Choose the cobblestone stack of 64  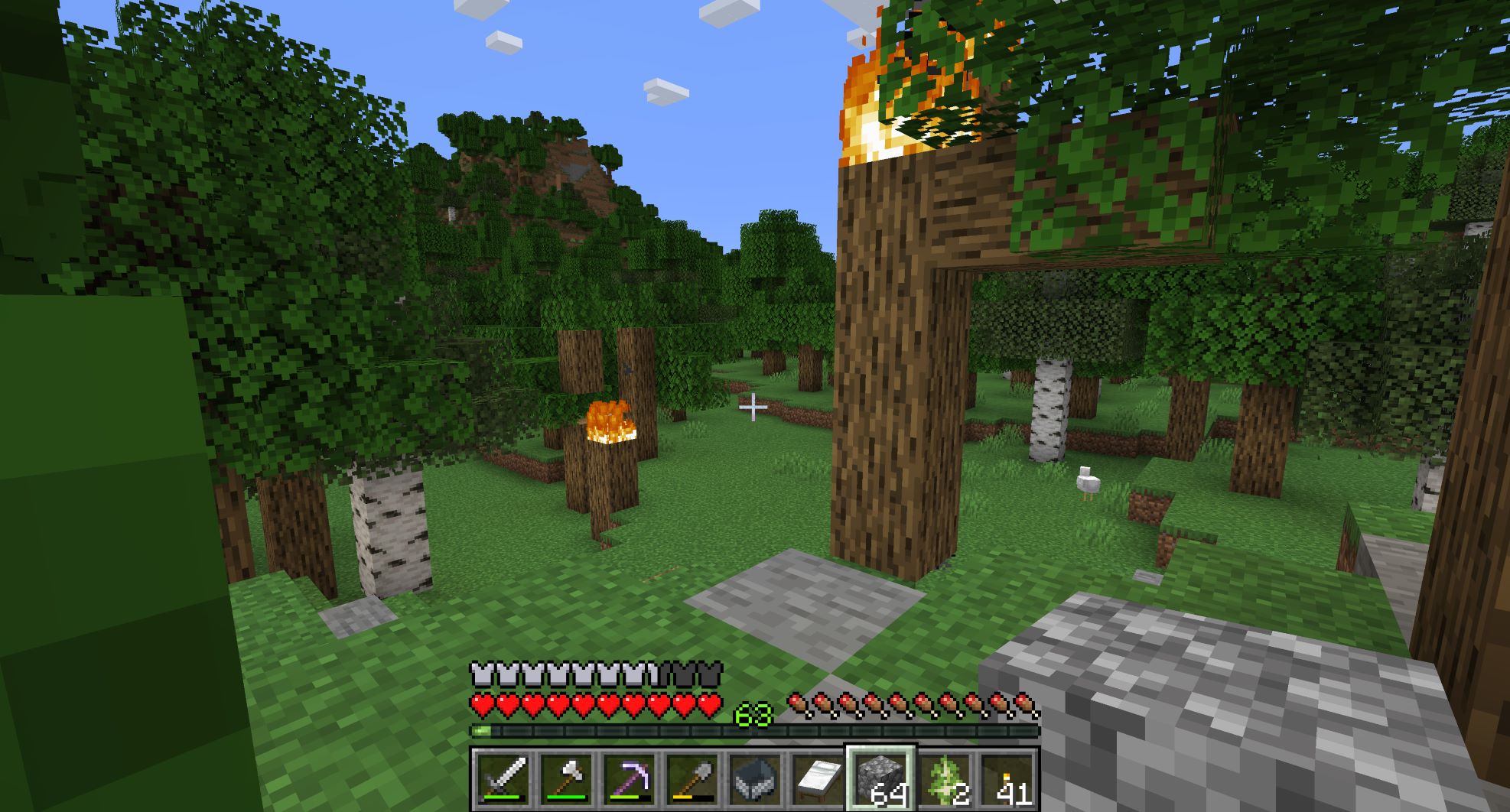(880, 779)
